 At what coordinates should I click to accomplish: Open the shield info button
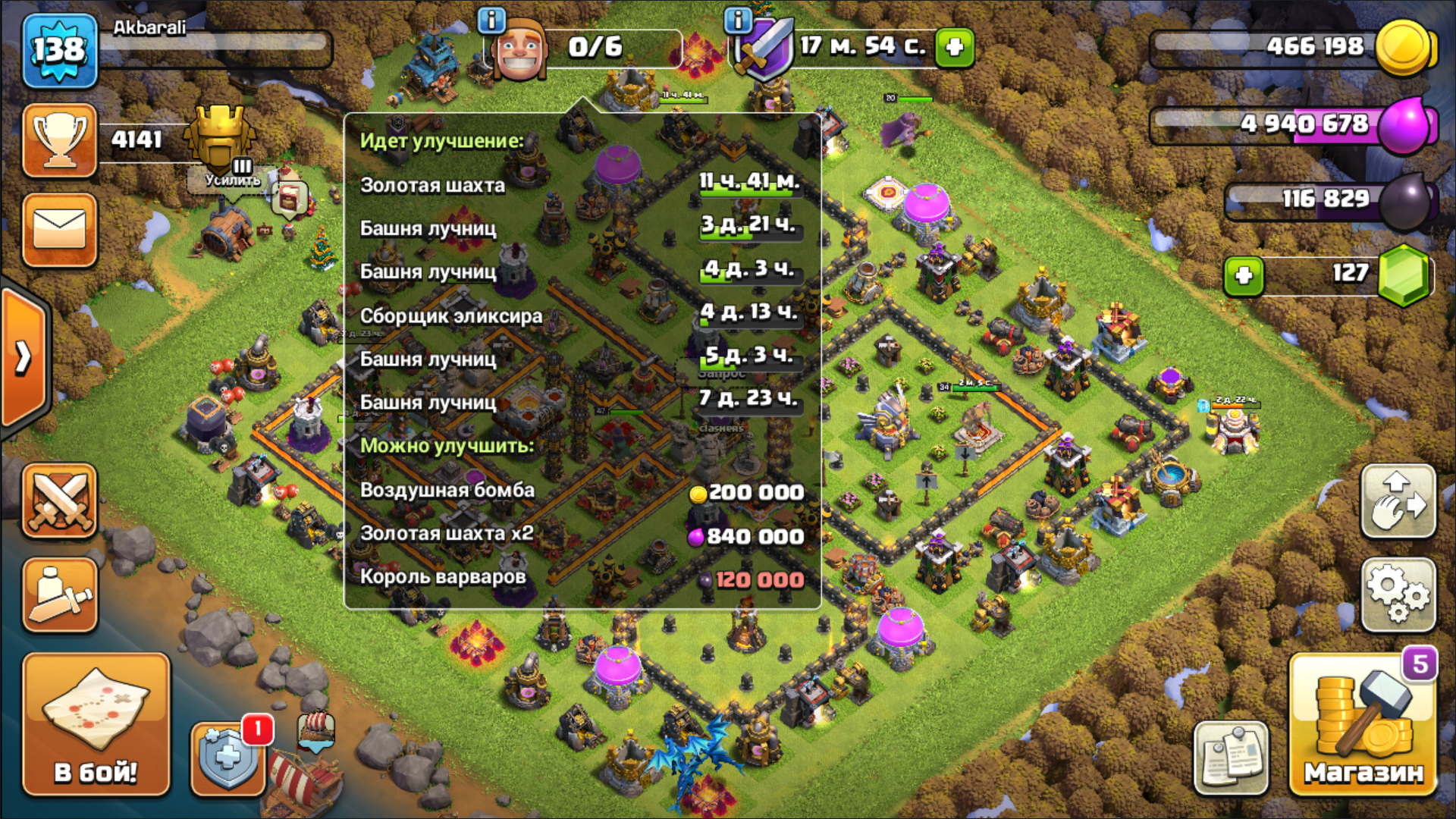[x=738, y=20]
